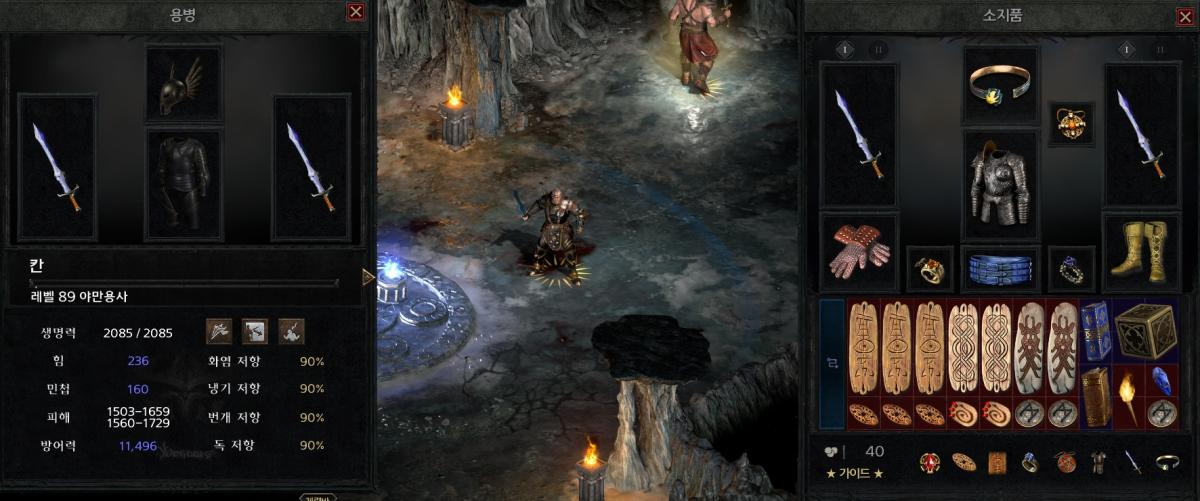
Task: Pick the mercenary's right-hand sword
Action: coord(311,167)
